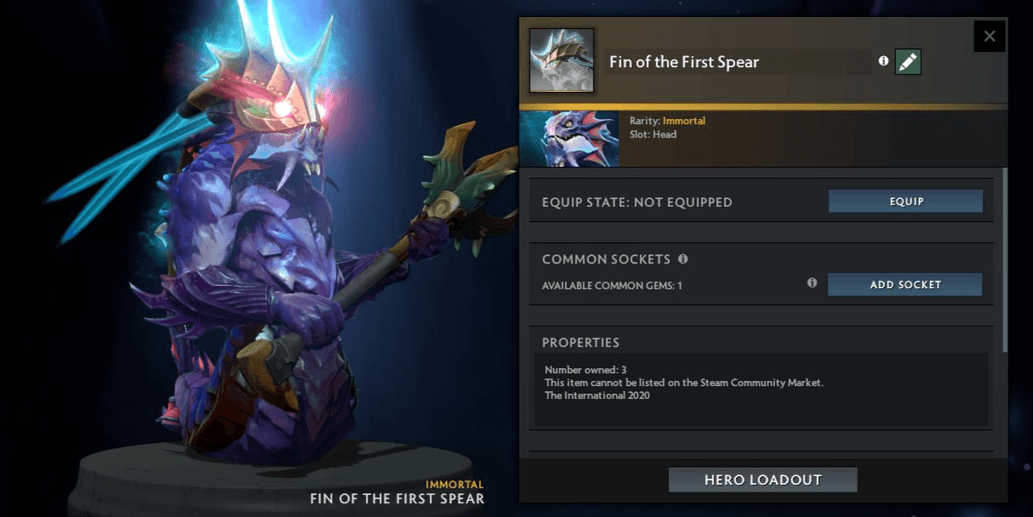1033x517 pixels.
Task: Click the green pencil rename icon
Action: [x=908, y=62]
